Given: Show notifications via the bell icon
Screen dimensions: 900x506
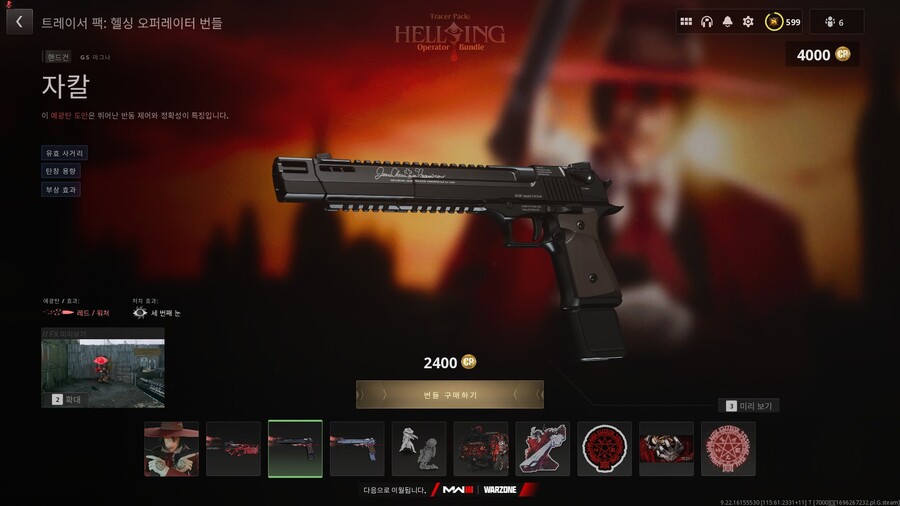Looking at the screenshot, I should coord(727,22).
